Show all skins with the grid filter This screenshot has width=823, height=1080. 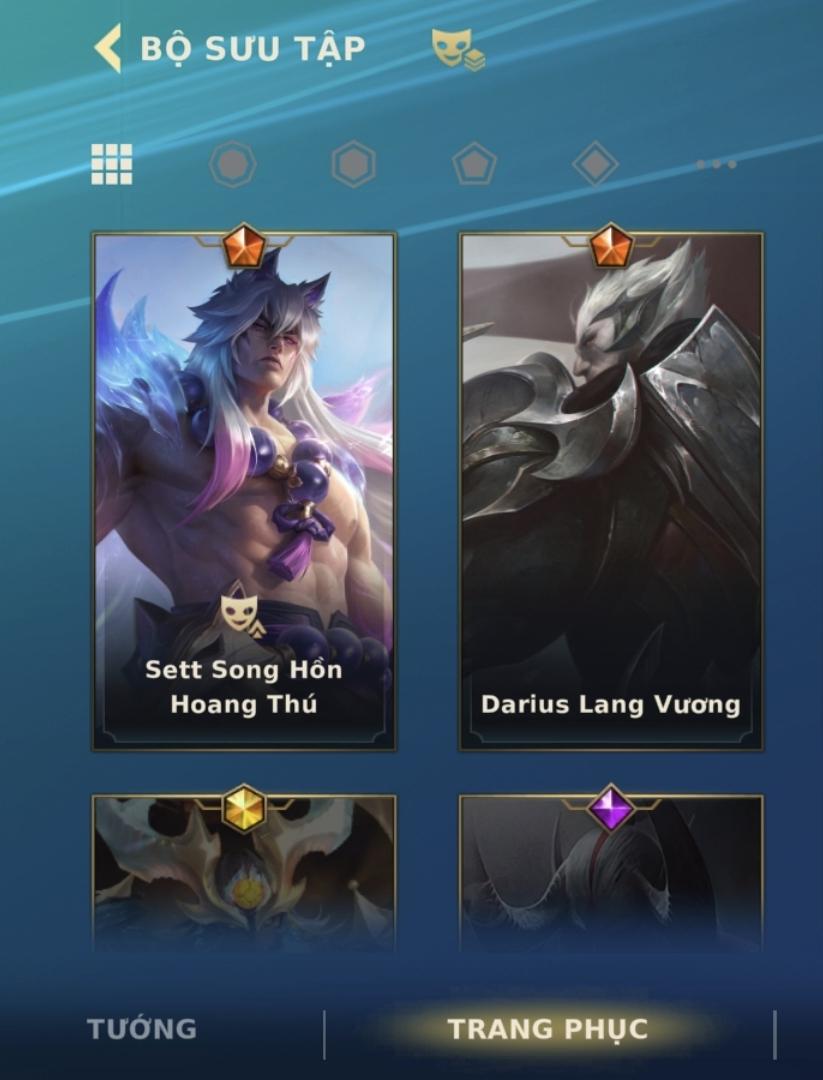point(112,164)
